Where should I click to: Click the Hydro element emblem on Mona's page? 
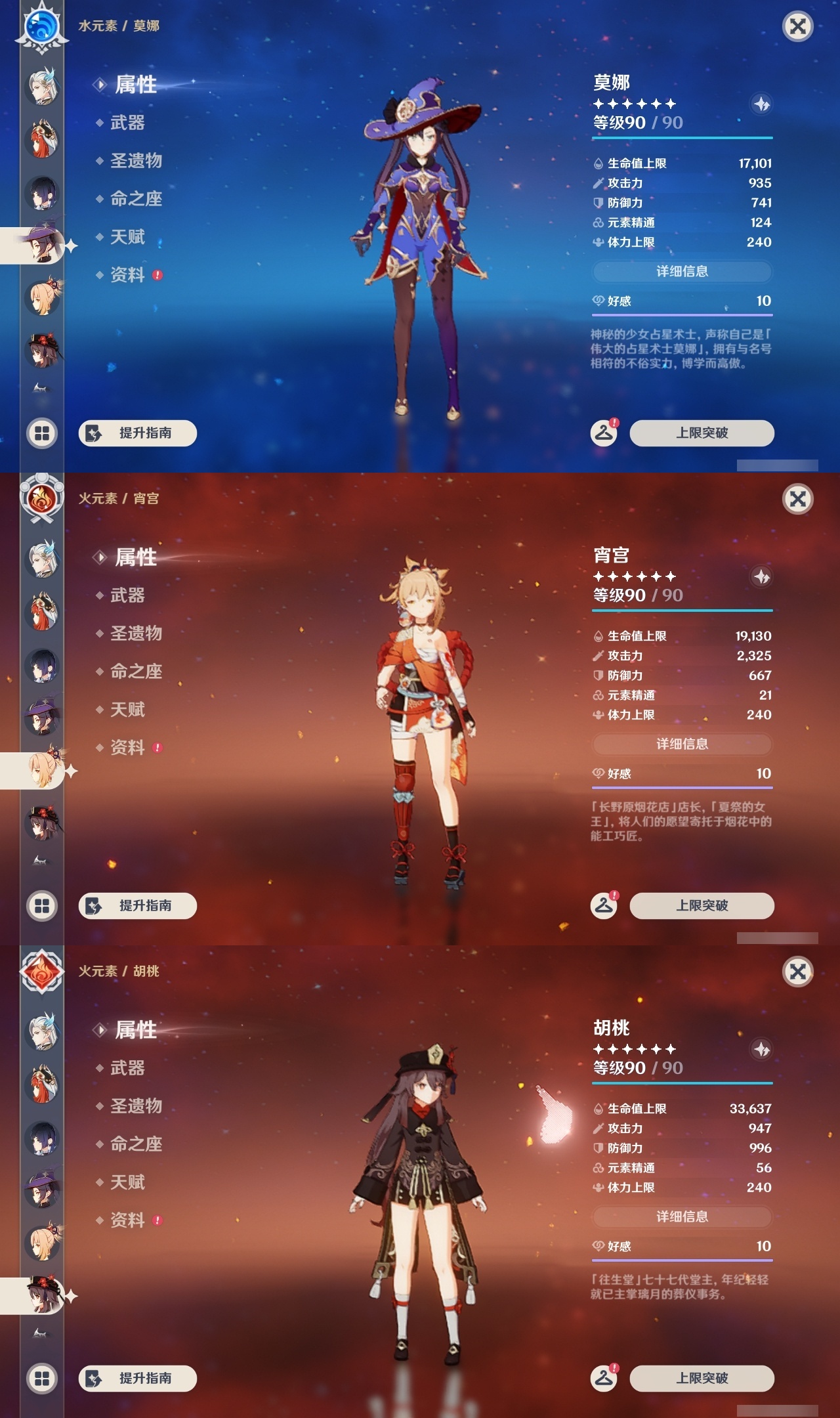pyautogui.click(x=41, y=28)
